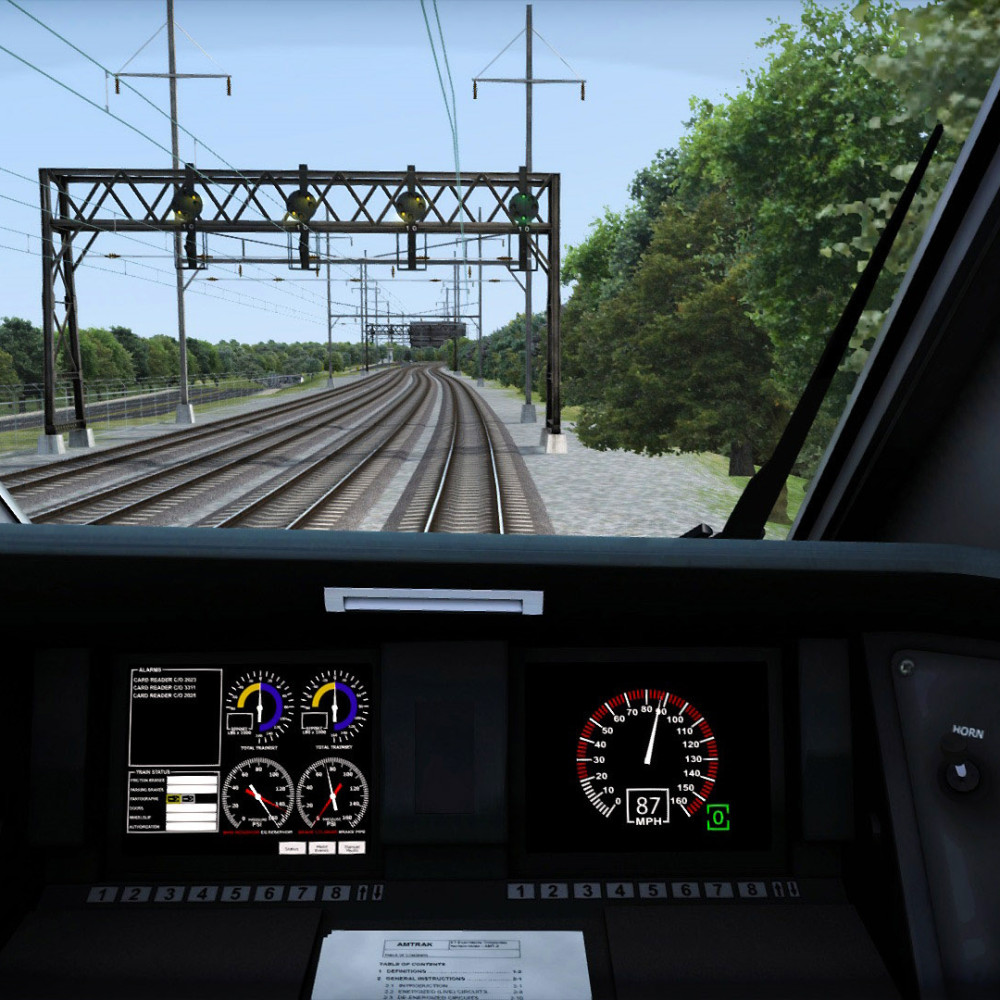This screenshot has width=1000, height=1000.
Task: Click the arrow keys beneath the speedometer display
Action: [x=783, y=889]
